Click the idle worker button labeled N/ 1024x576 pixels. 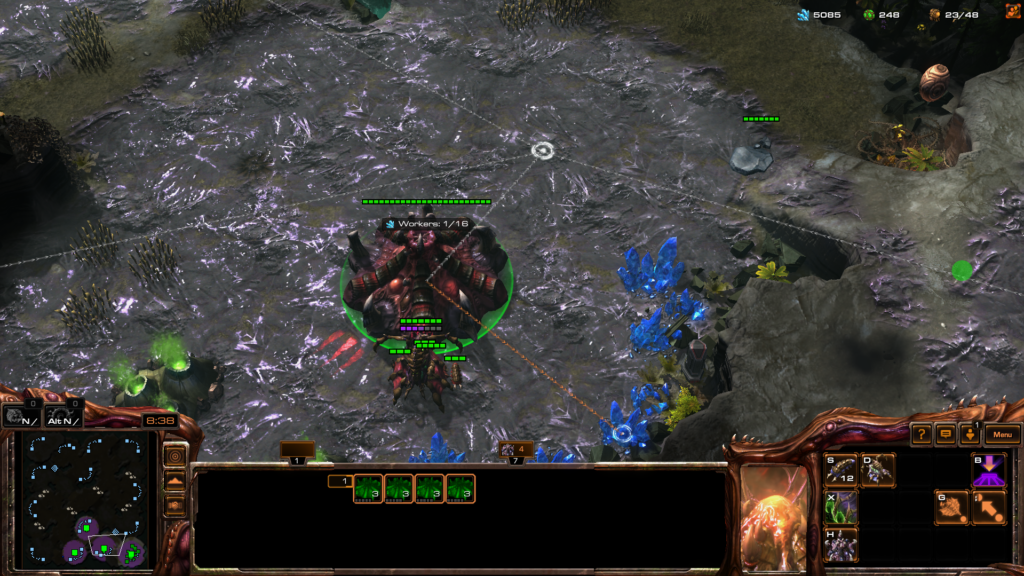pos(20,417)
